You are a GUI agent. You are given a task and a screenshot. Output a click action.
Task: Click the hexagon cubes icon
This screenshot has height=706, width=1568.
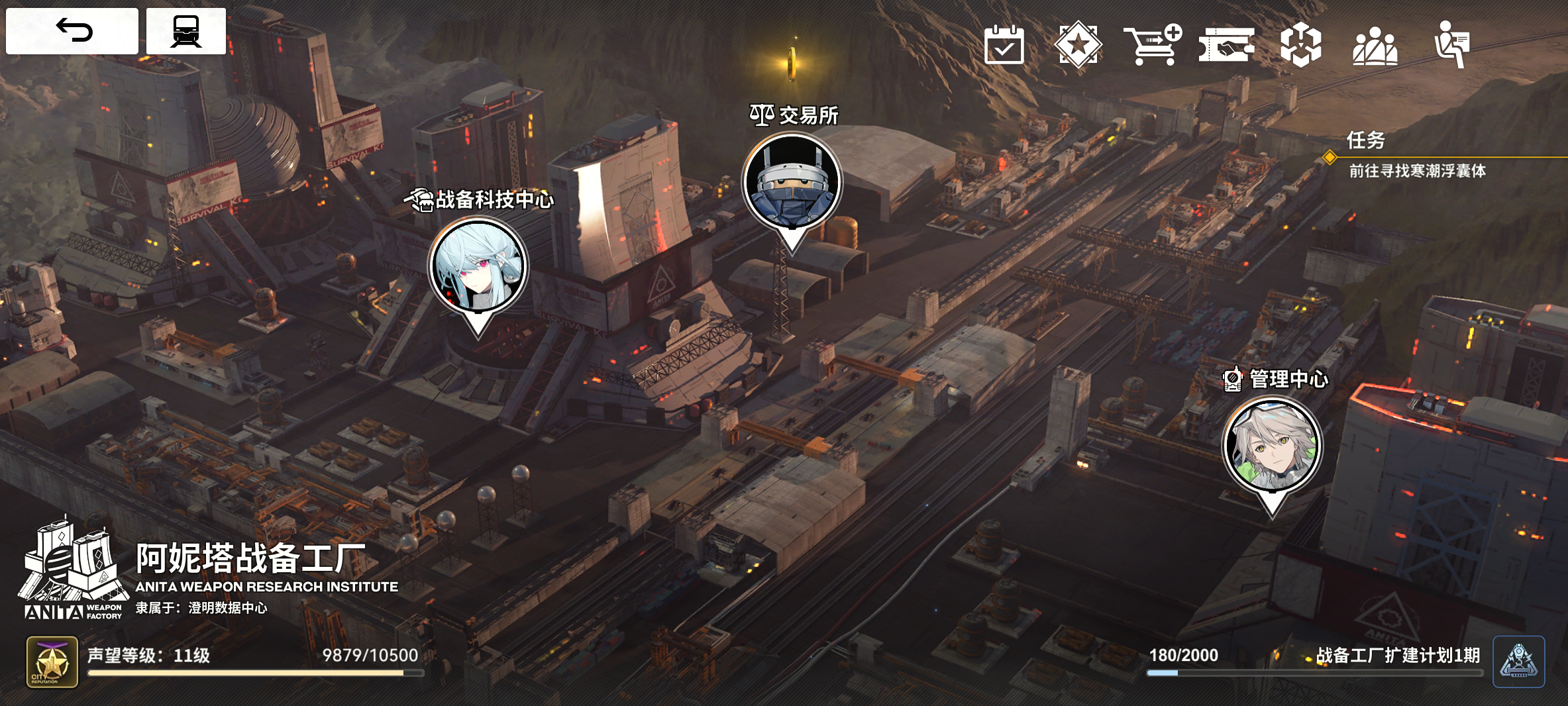[x=1300, y=45]
